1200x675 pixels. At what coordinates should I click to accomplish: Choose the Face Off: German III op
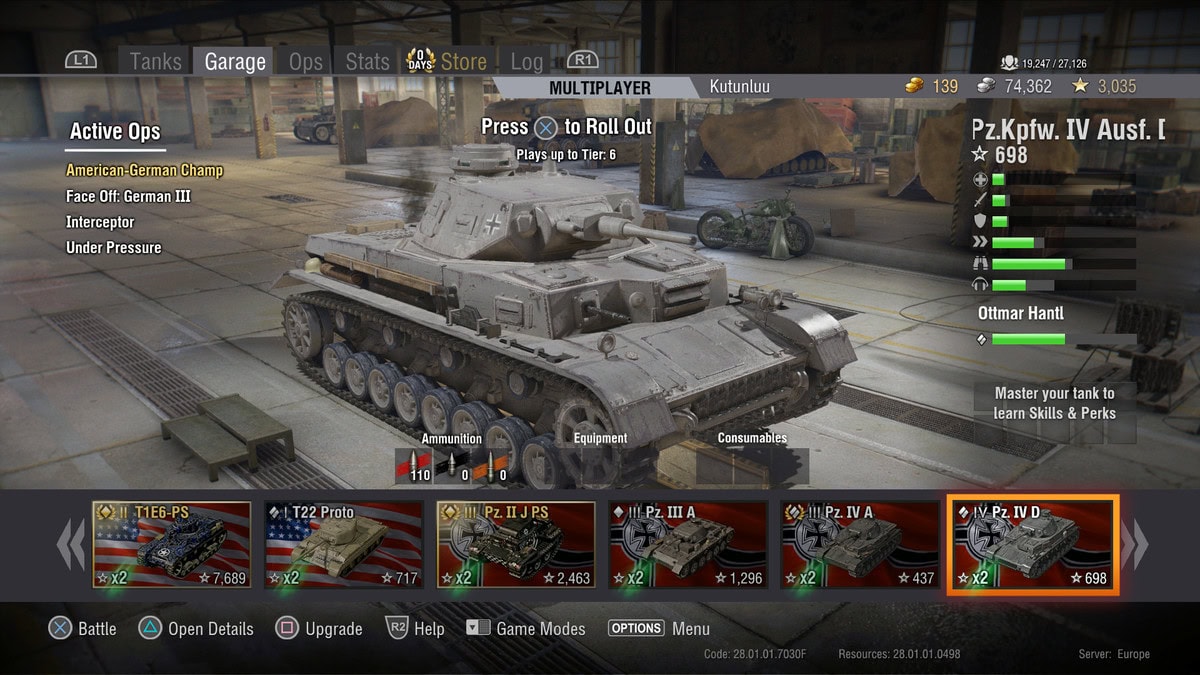(x=128, y=196)
